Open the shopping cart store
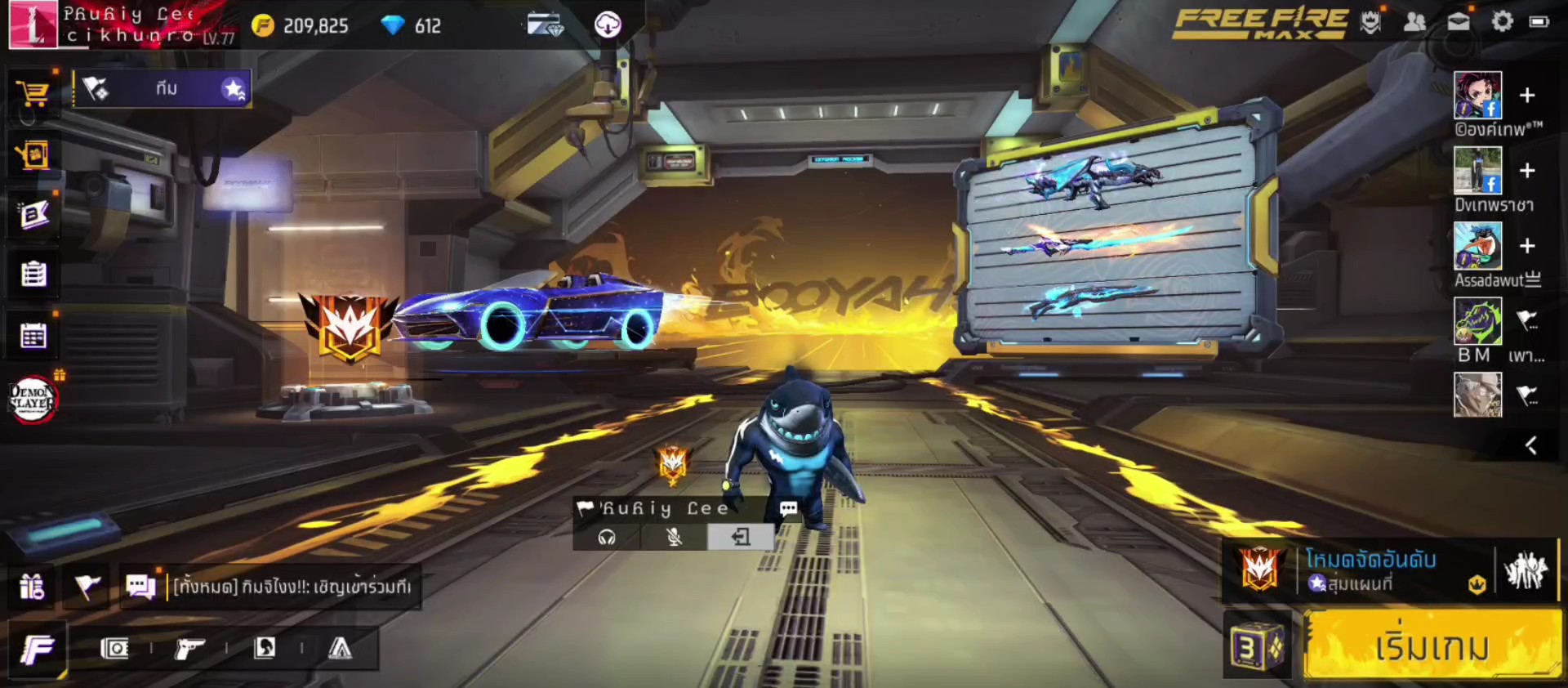 [33, 93]
